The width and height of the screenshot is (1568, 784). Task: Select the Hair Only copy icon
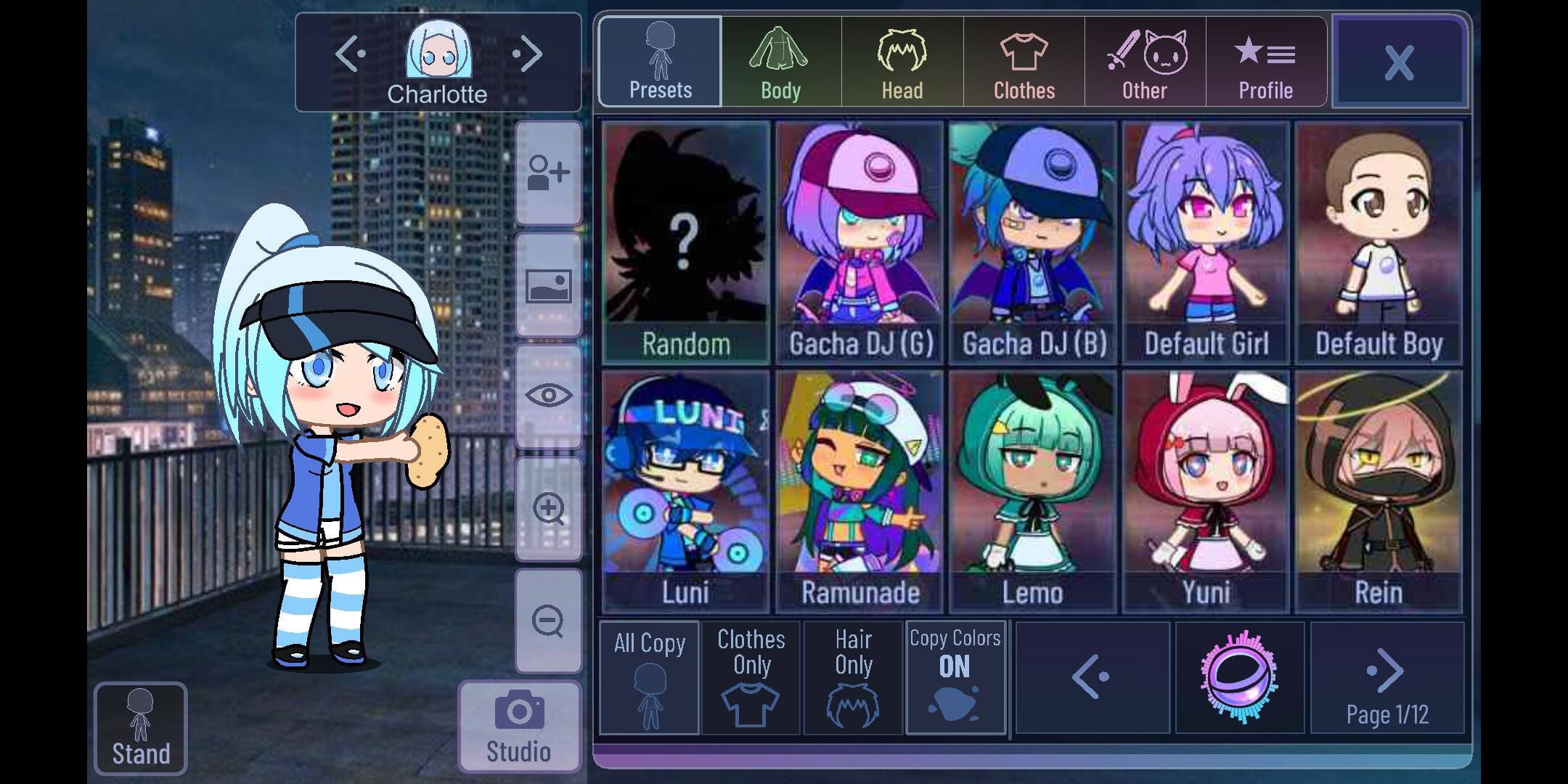852,677
